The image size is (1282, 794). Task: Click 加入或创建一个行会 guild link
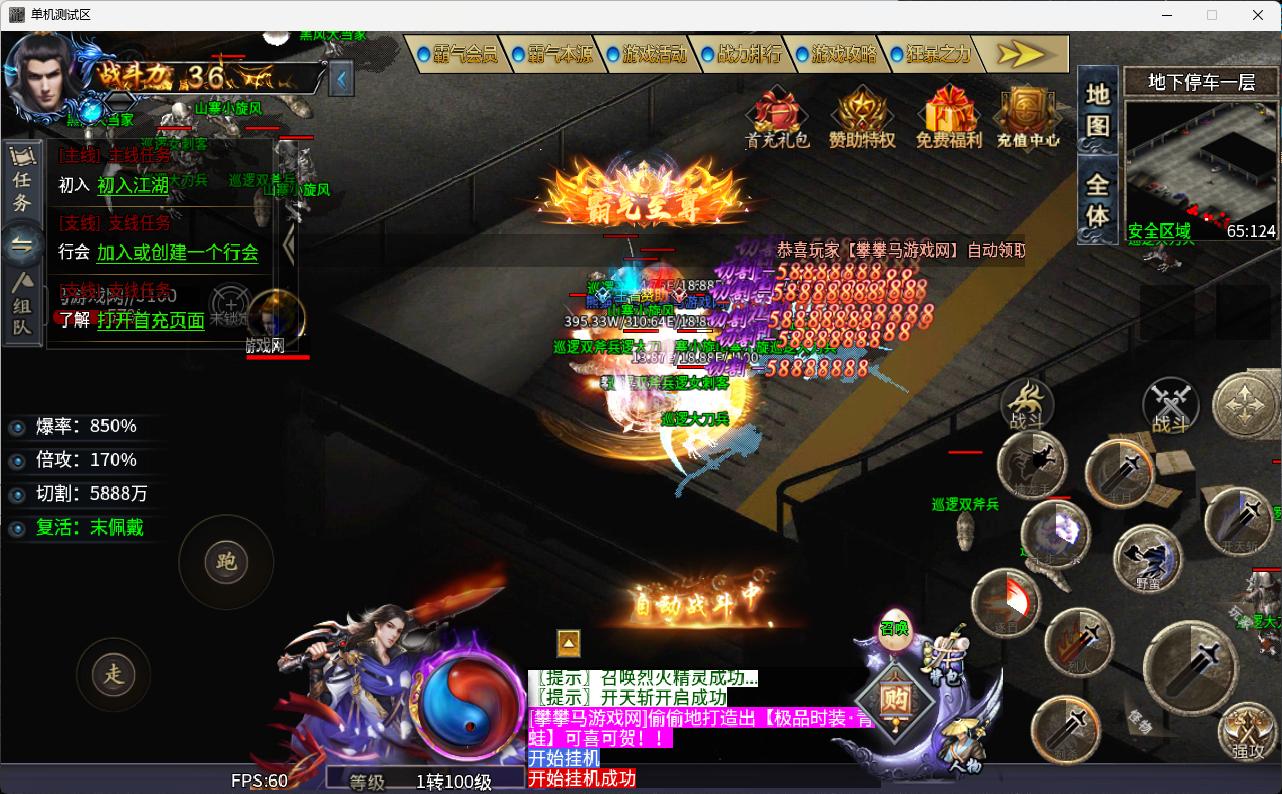pos(177,253)
